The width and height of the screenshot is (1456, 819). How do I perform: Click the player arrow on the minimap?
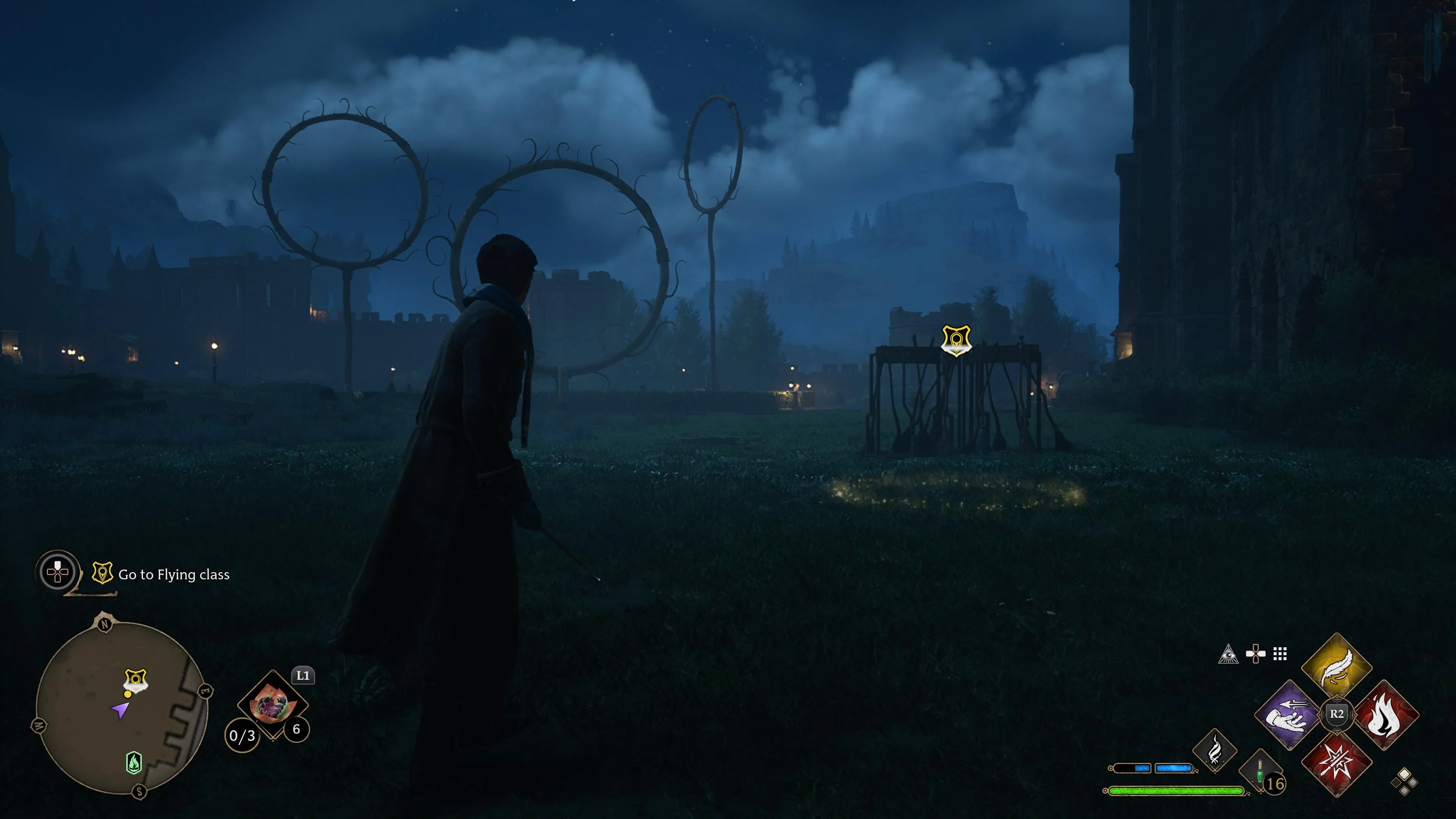point(121,711)
